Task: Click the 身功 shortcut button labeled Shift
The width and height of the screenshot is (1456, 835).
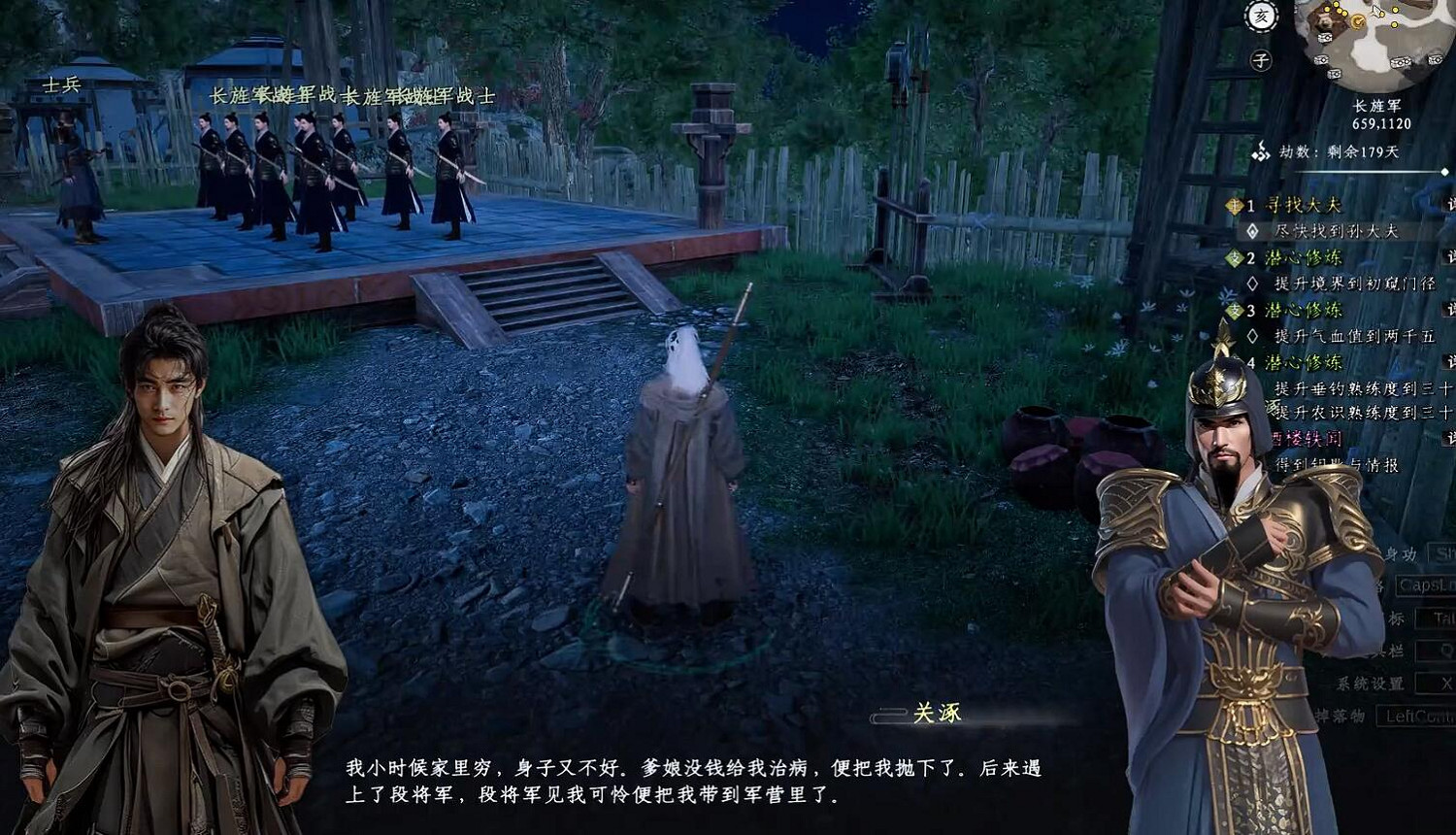Action: [1446, 552]
